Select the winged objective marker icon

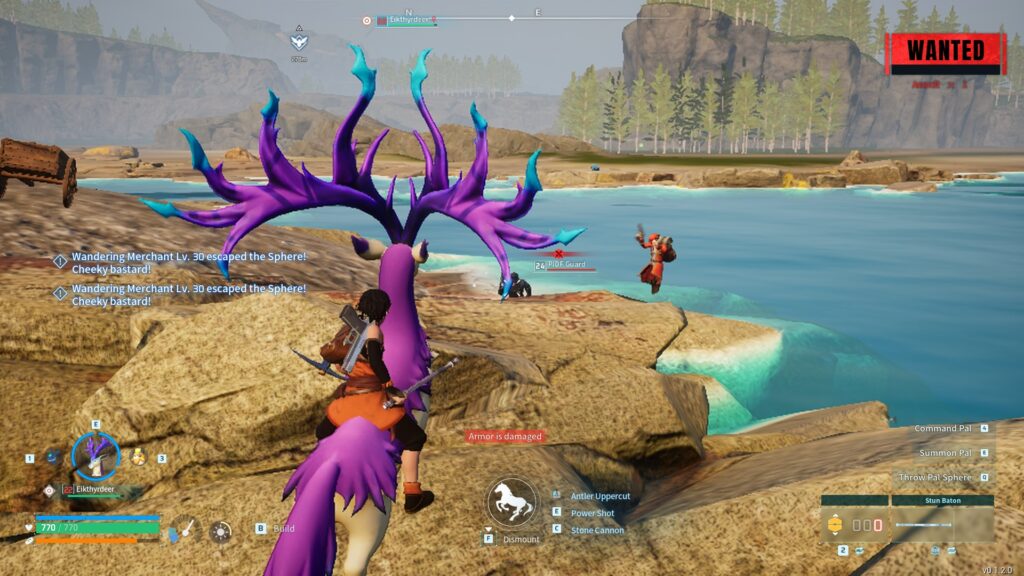299,42
